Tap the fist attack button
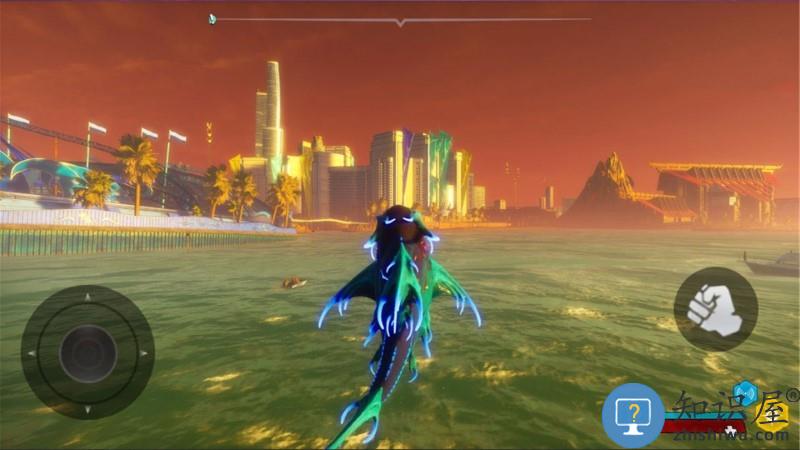 (x=714, y=309)
